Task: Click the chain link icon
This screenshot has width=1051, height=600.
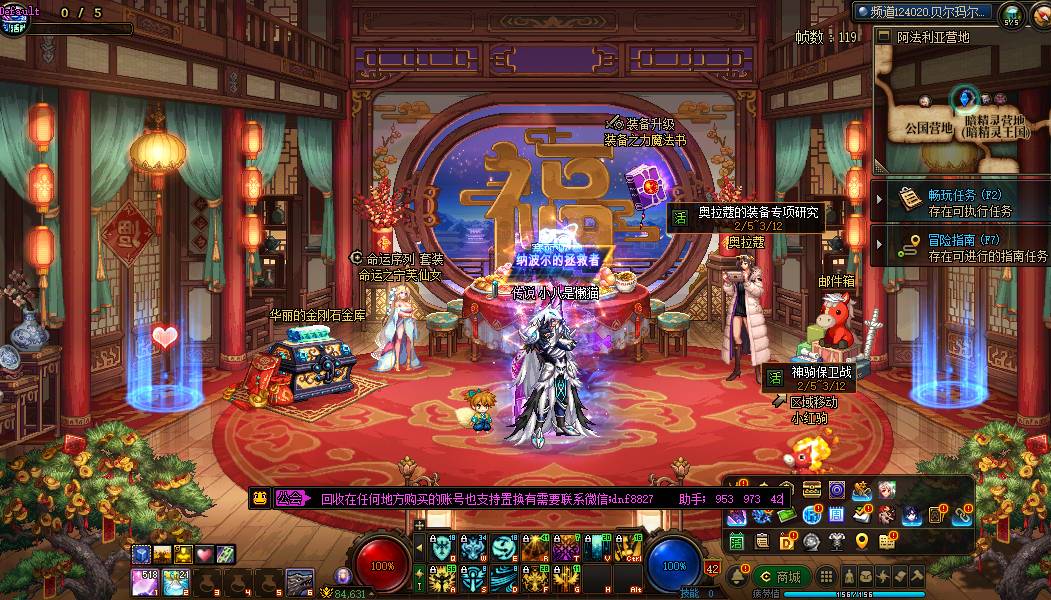Action: (962, 516)
